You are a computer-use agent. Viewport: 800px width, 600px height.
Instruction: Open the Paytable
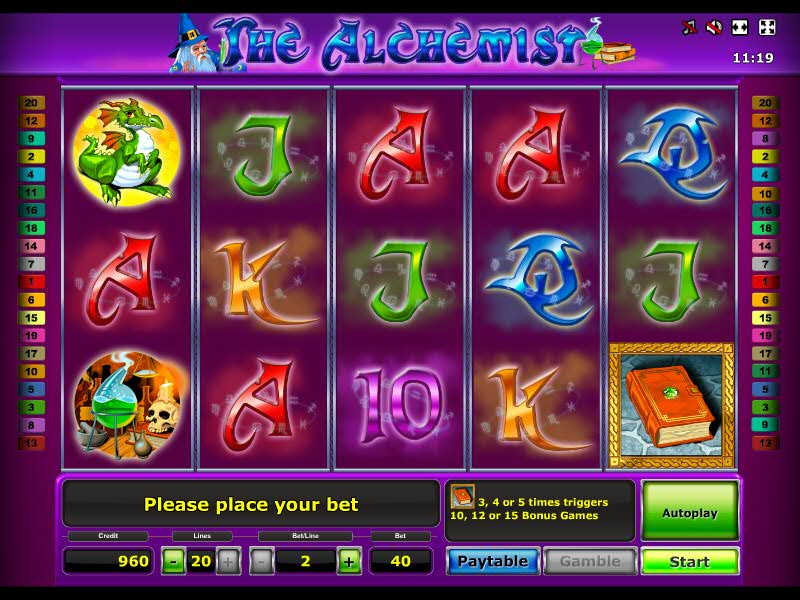pos(493,561)
